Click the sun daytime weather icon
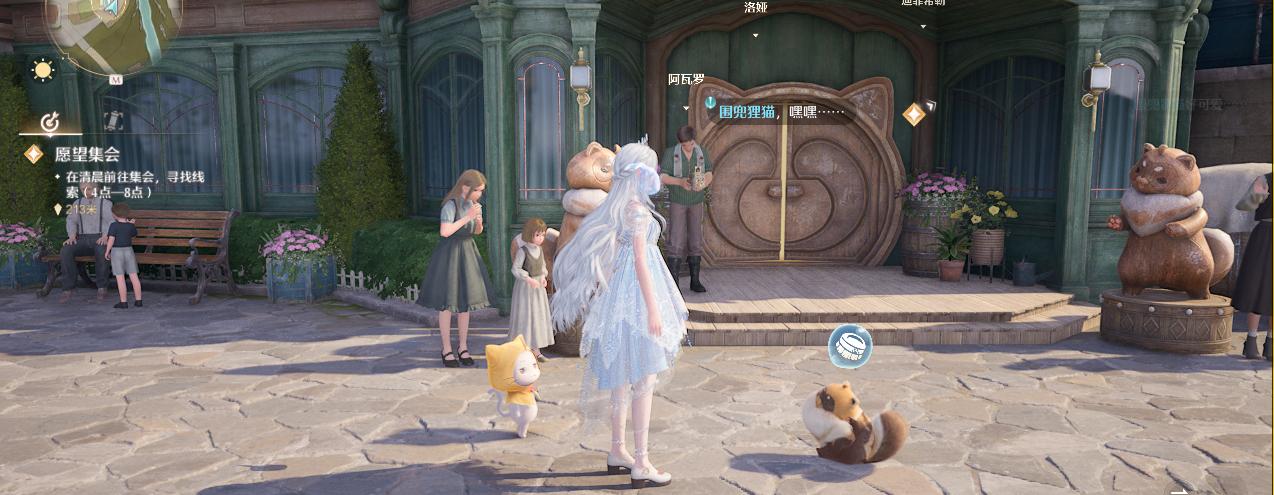Viewport: 1274px width, 495px height. click(x=42, y=70)
